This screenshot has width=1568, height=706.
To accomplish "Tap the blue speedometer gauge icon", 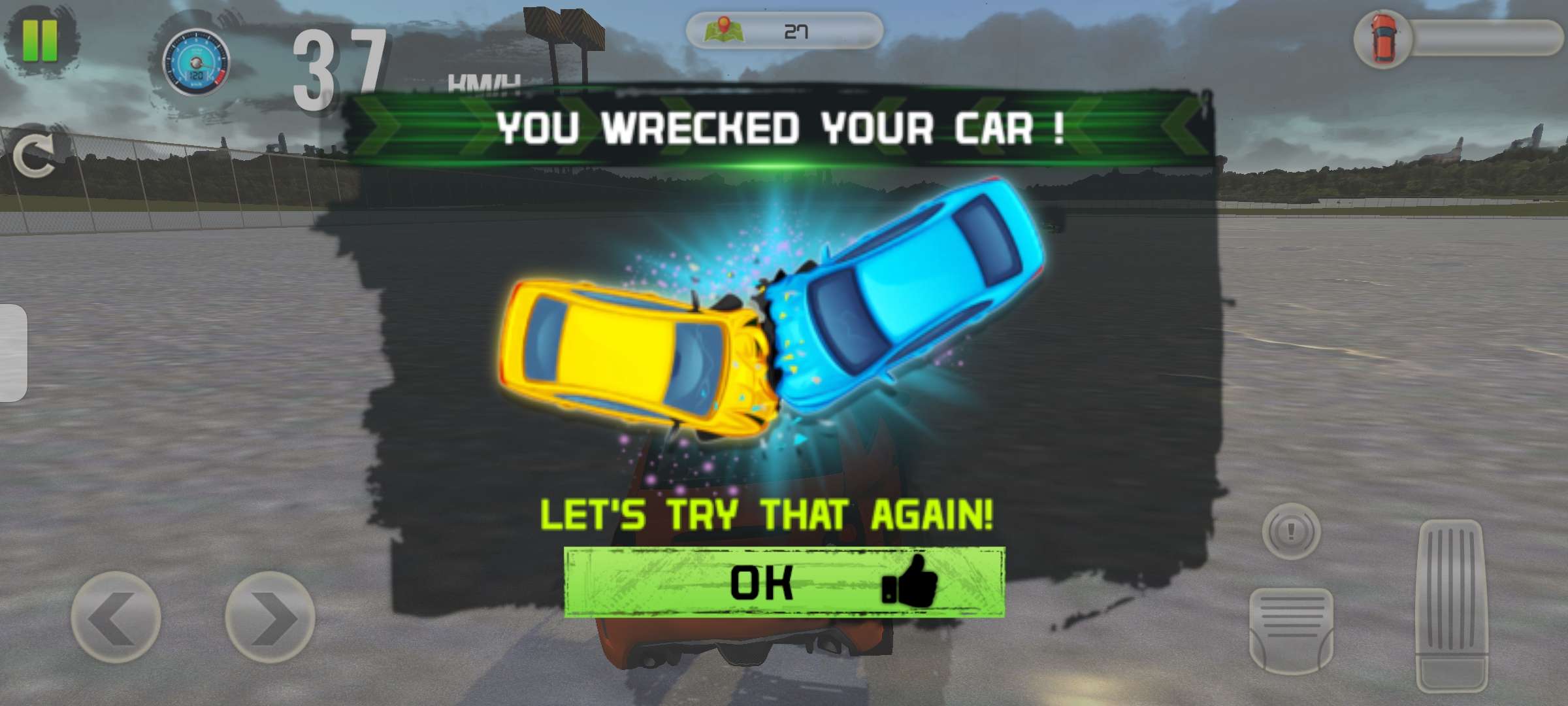I will coord(196,62).
